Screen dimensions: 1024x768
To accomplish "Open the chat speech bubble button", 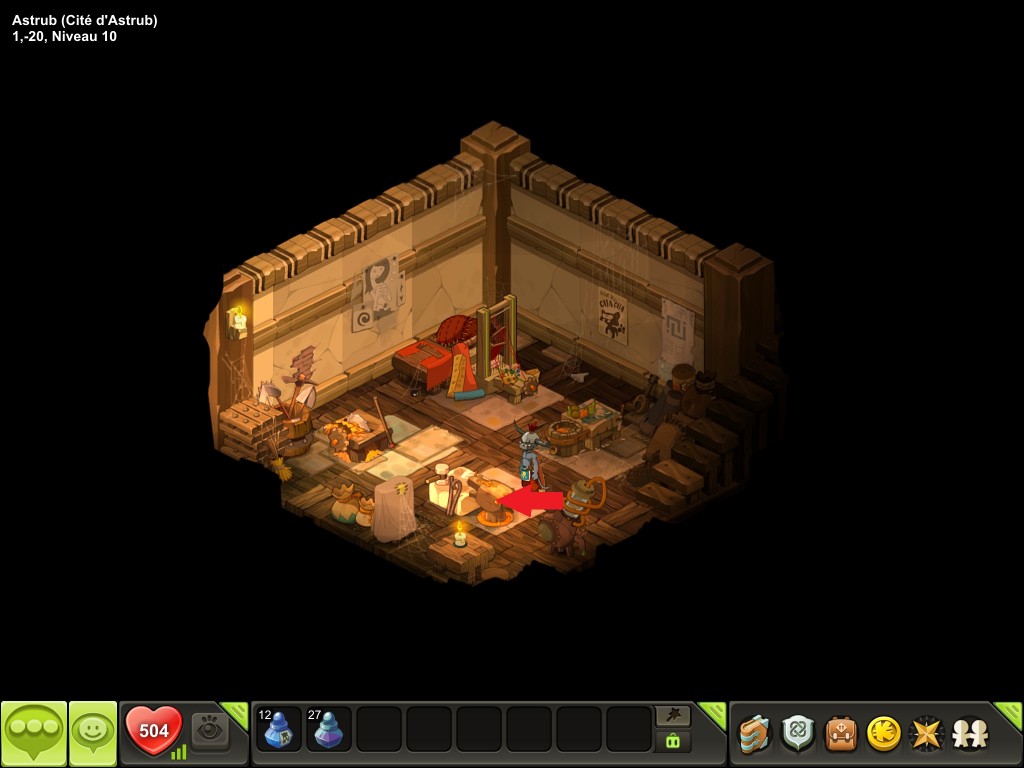I will 33,733.
